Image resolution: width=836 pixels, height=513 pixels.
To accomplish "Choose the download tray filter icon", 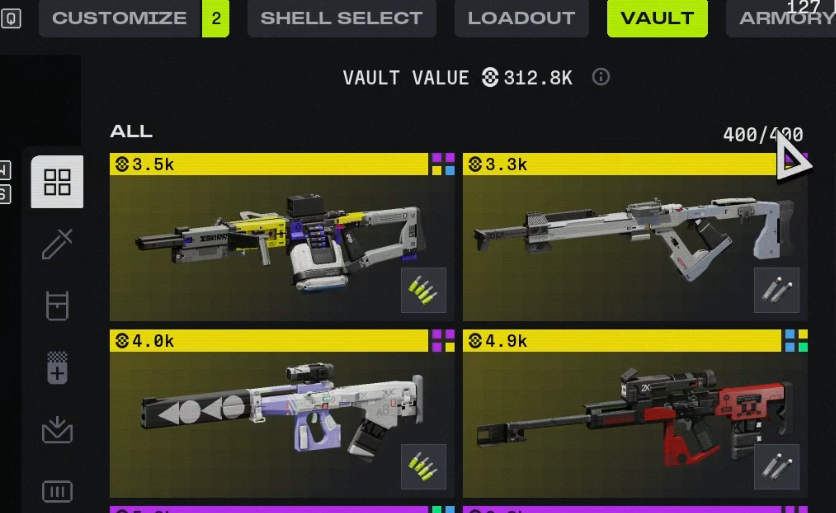I will coord(57,430).
